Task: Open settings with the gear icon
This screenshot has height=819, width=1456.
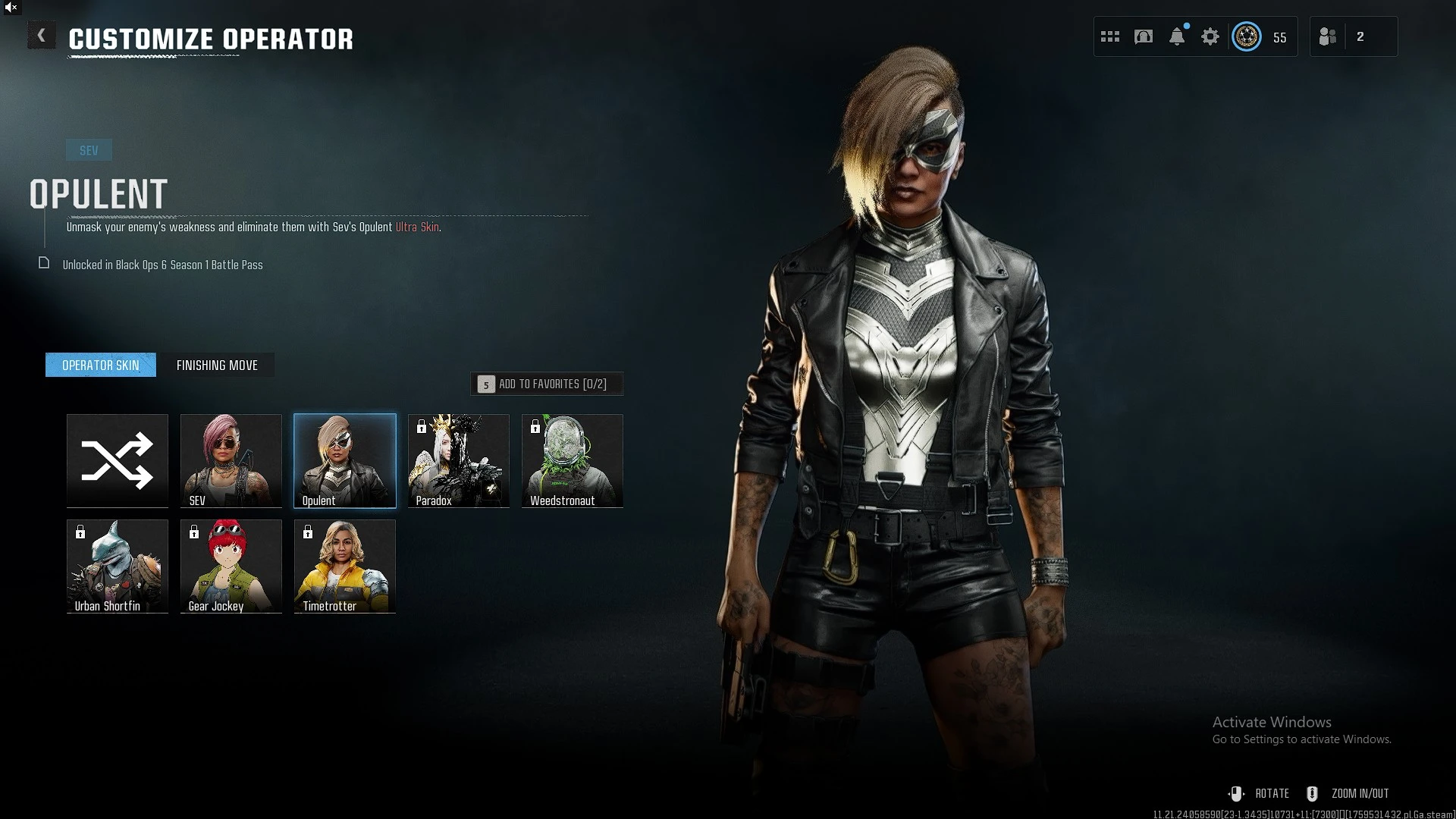Action: coord(1210,36)
